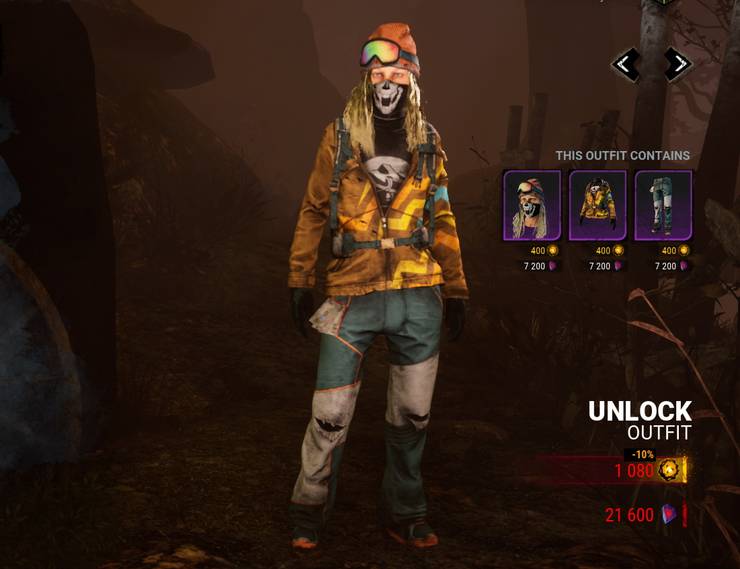
Task: Unlock outfit for 21 600 Iridescent Shards
Action: pos(642,515)
